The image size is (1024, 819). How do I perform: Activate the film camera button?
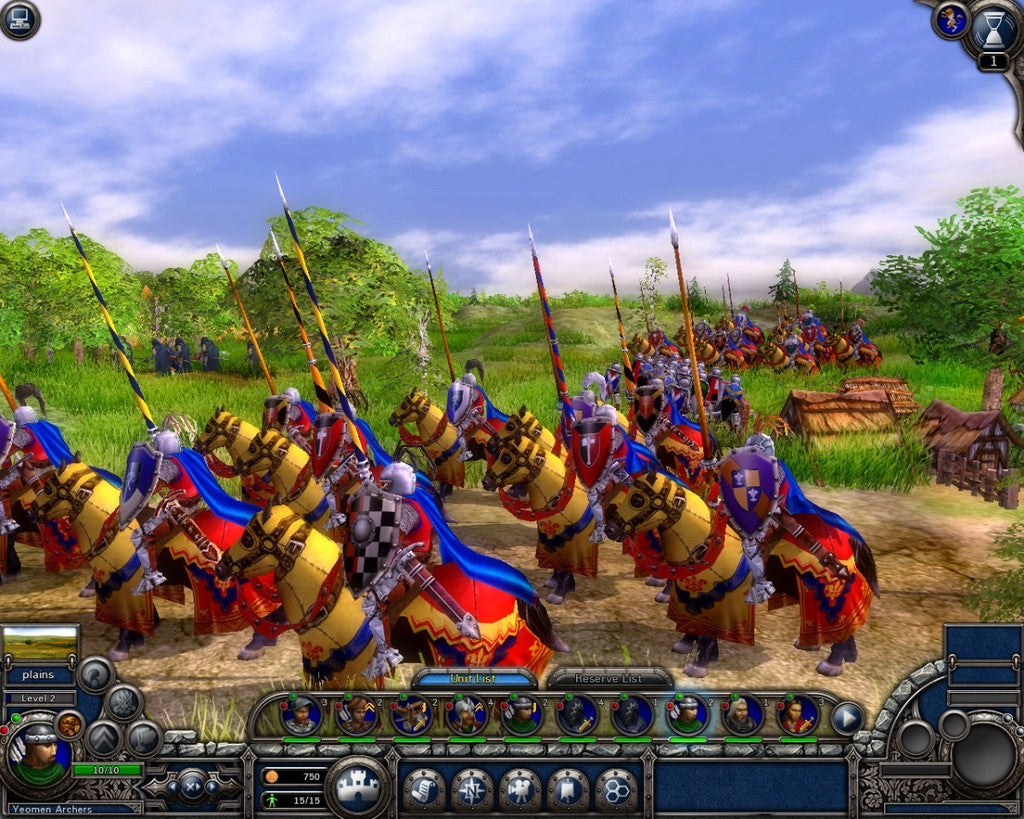click(520, 789)
